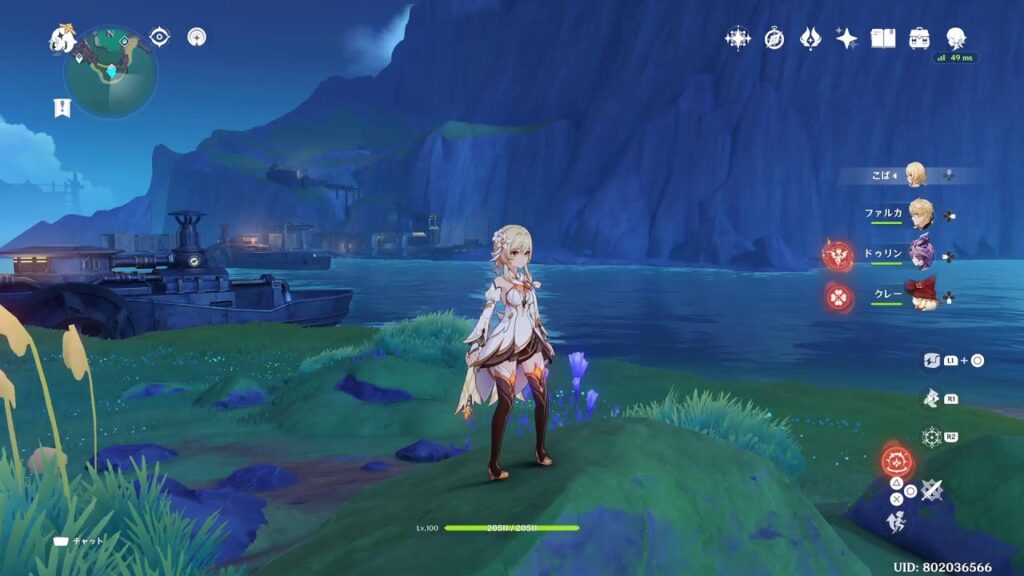
Task: Toggle the eye-shaped elemental sight icon
Action: 159,37
